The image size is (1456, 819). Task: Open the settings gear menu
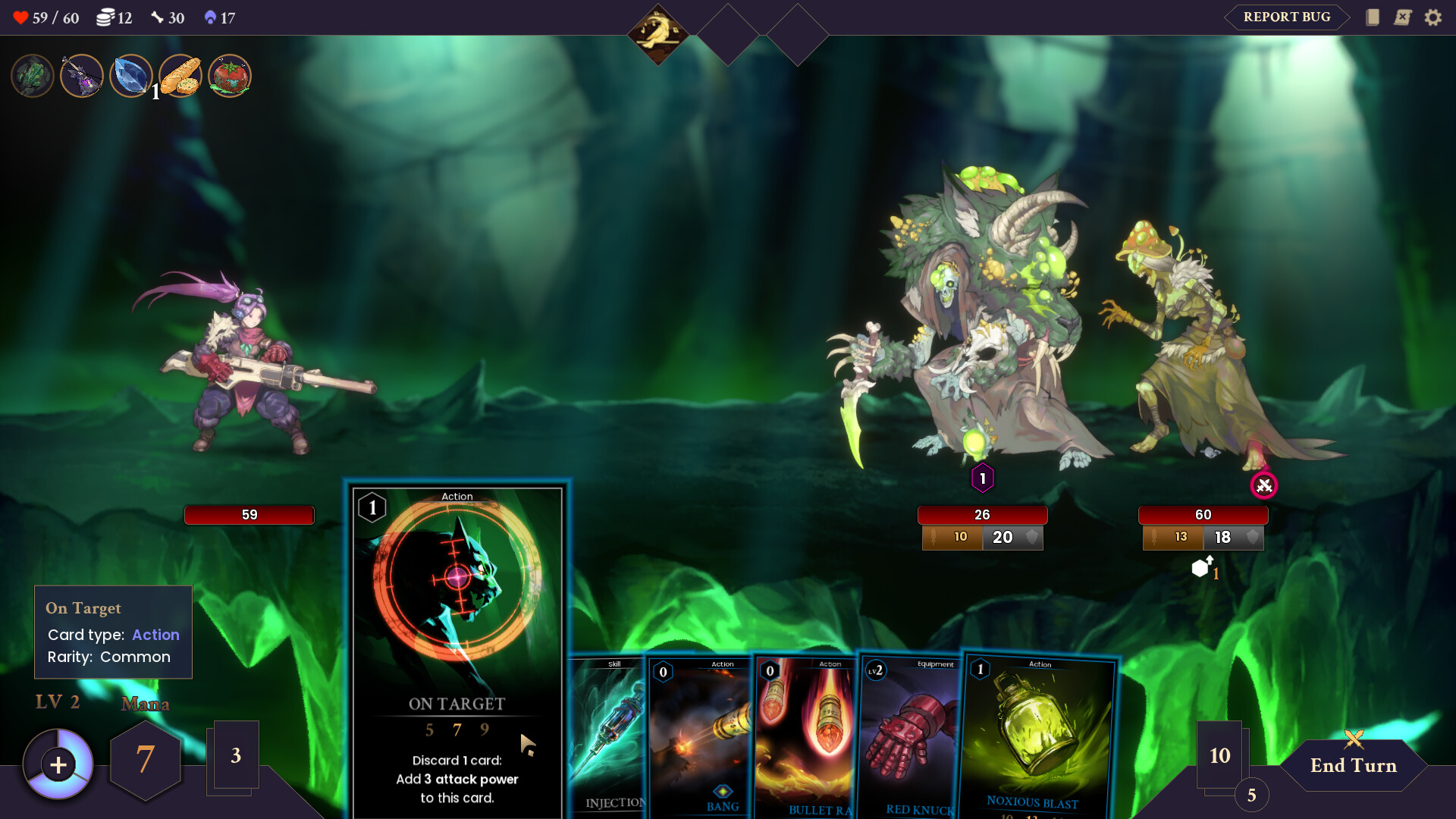click(x=1435, y=17)
